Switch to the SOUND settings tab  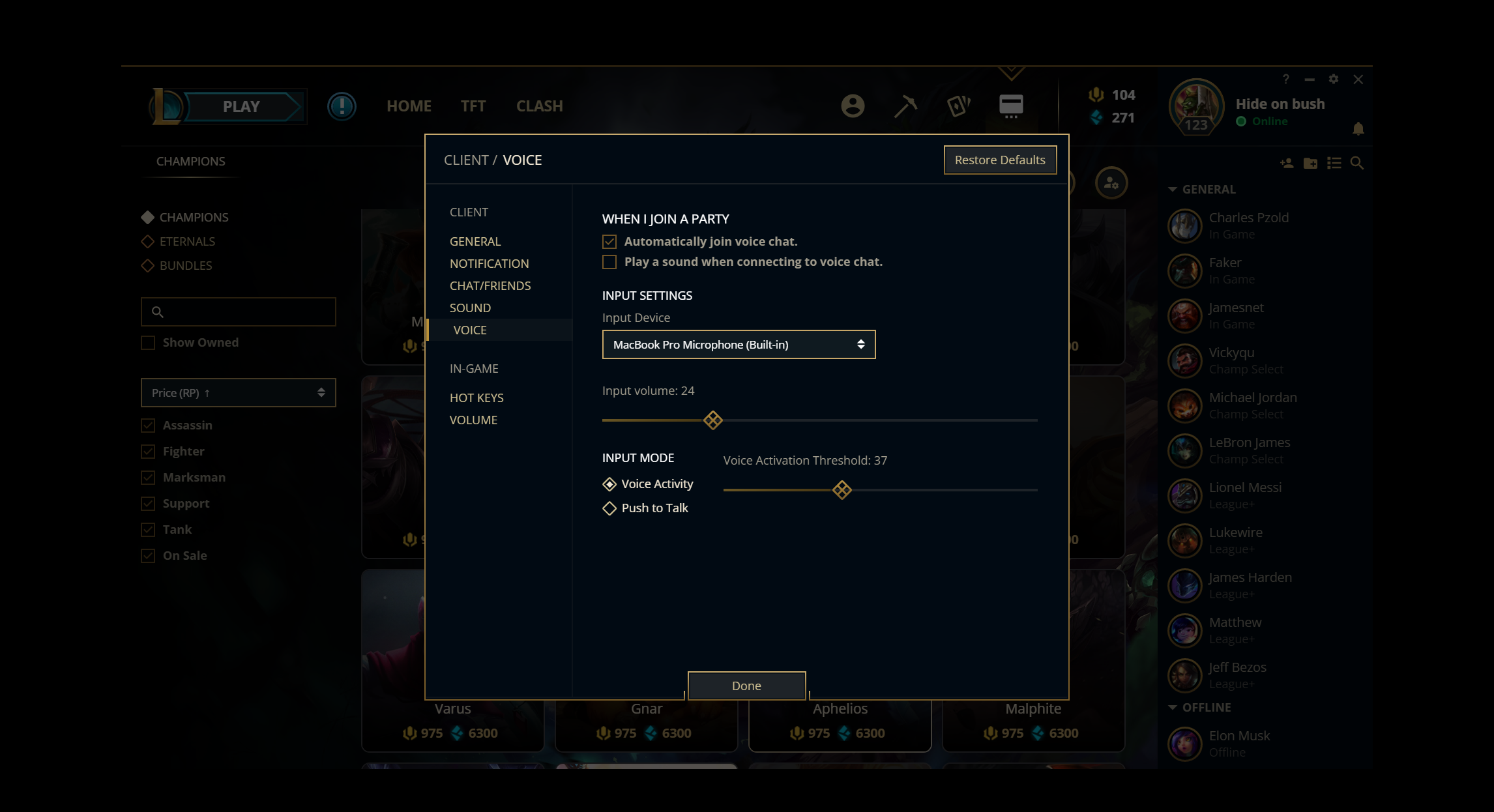click(x=470, y=308)
